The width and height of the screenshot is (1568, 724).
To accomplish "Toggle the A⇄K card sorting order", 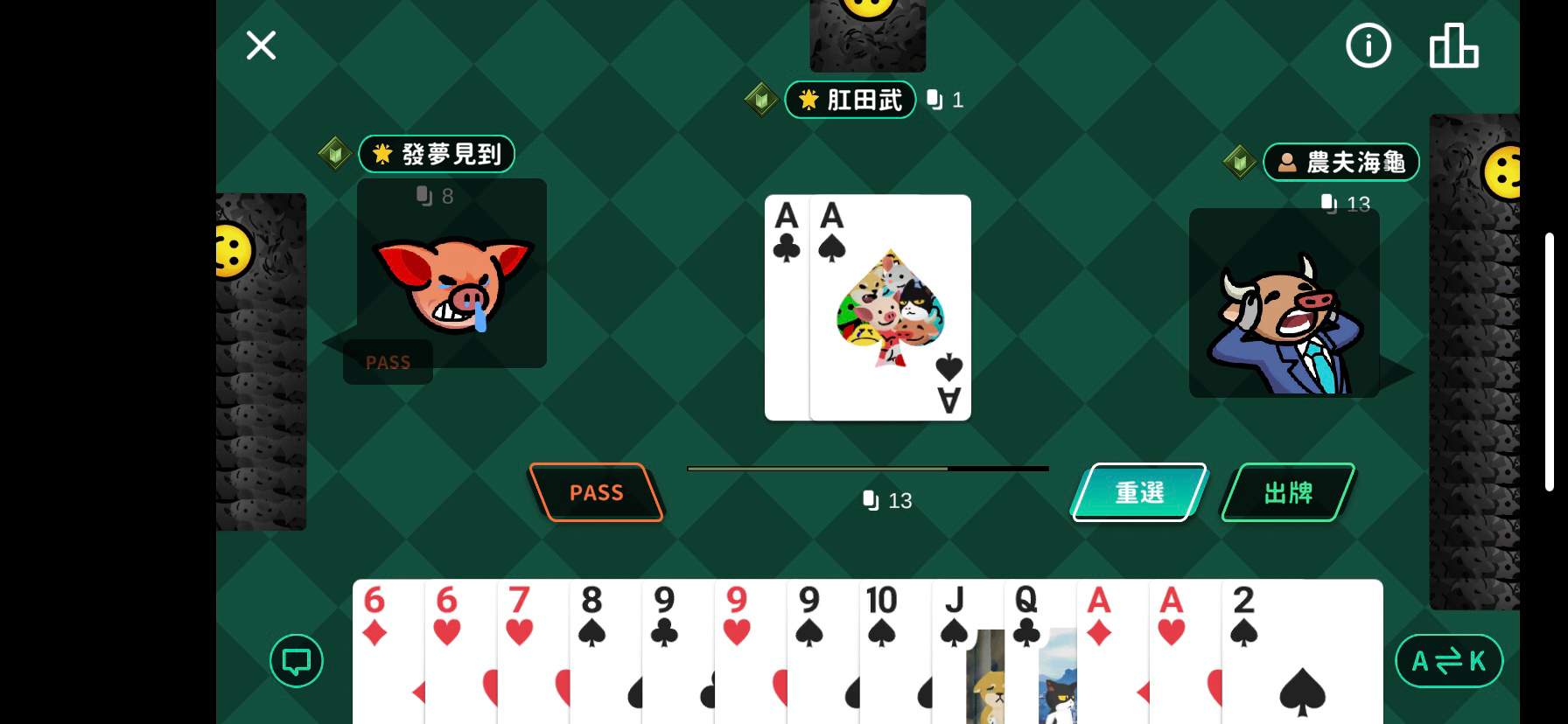I will click(x=1449, y=661).
